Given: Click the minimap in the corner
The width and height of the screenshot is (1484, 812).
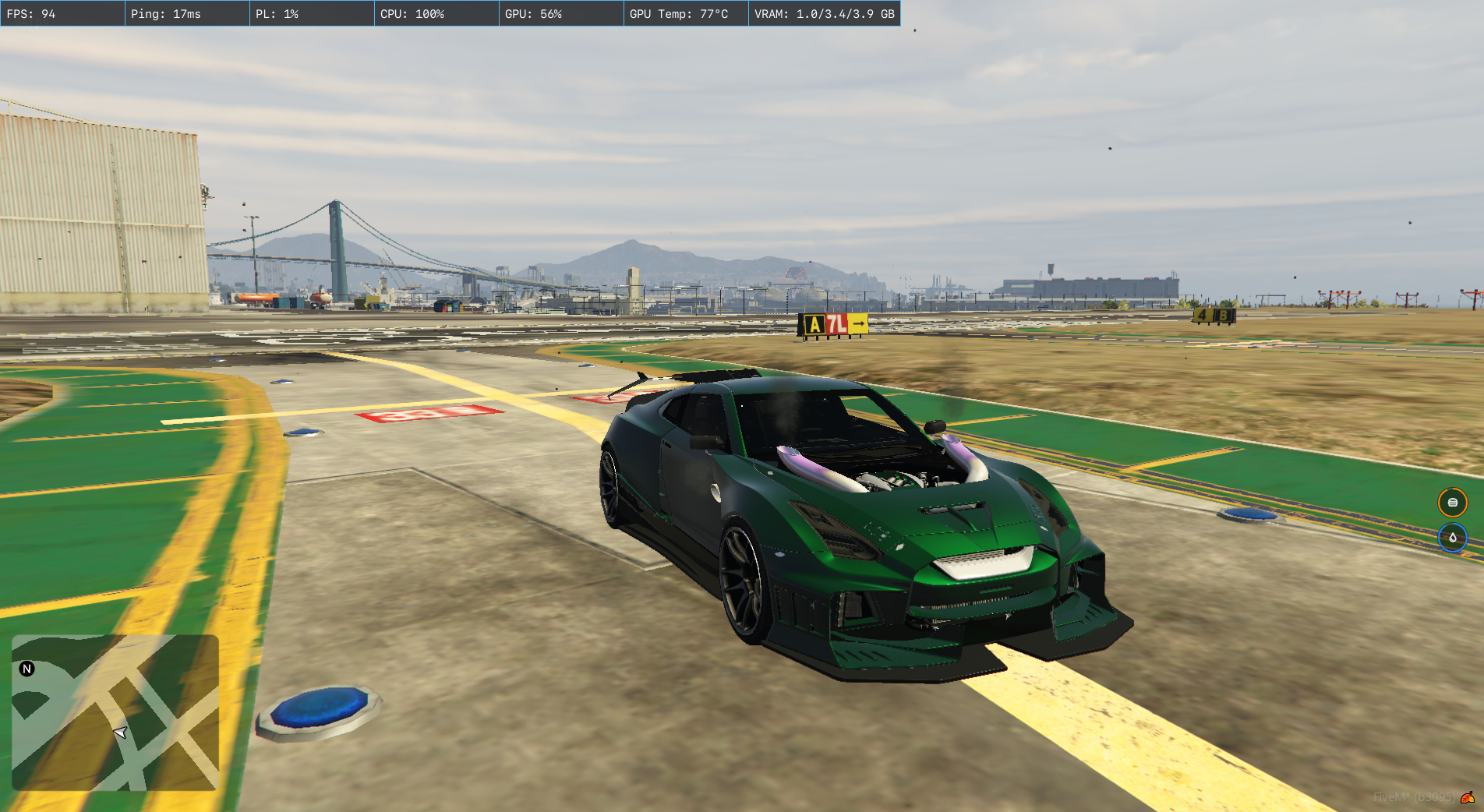Looking at the screenshot, I should tap(115, 712).
